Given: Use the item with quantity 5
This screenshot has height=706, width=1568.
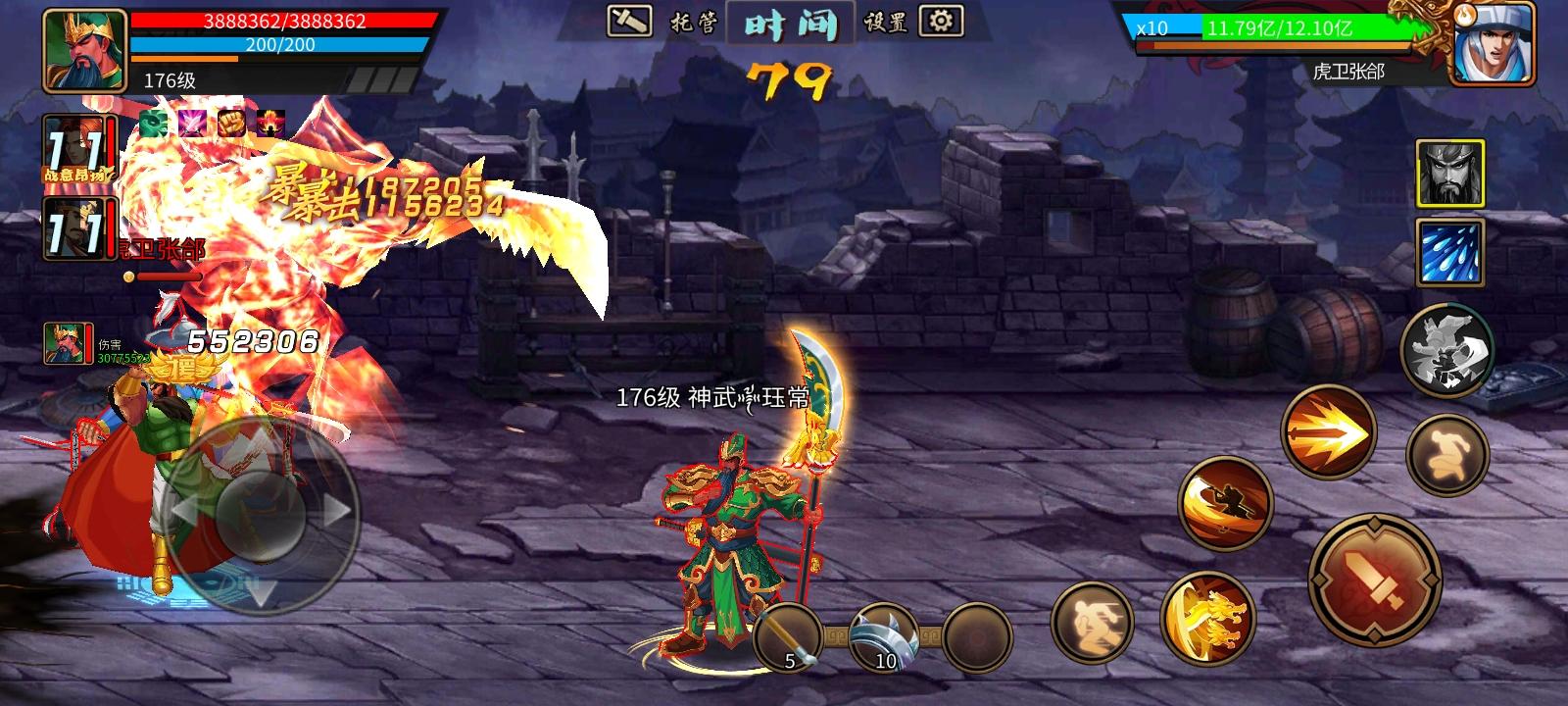Looking at the screenshot, I should point(789,639).
